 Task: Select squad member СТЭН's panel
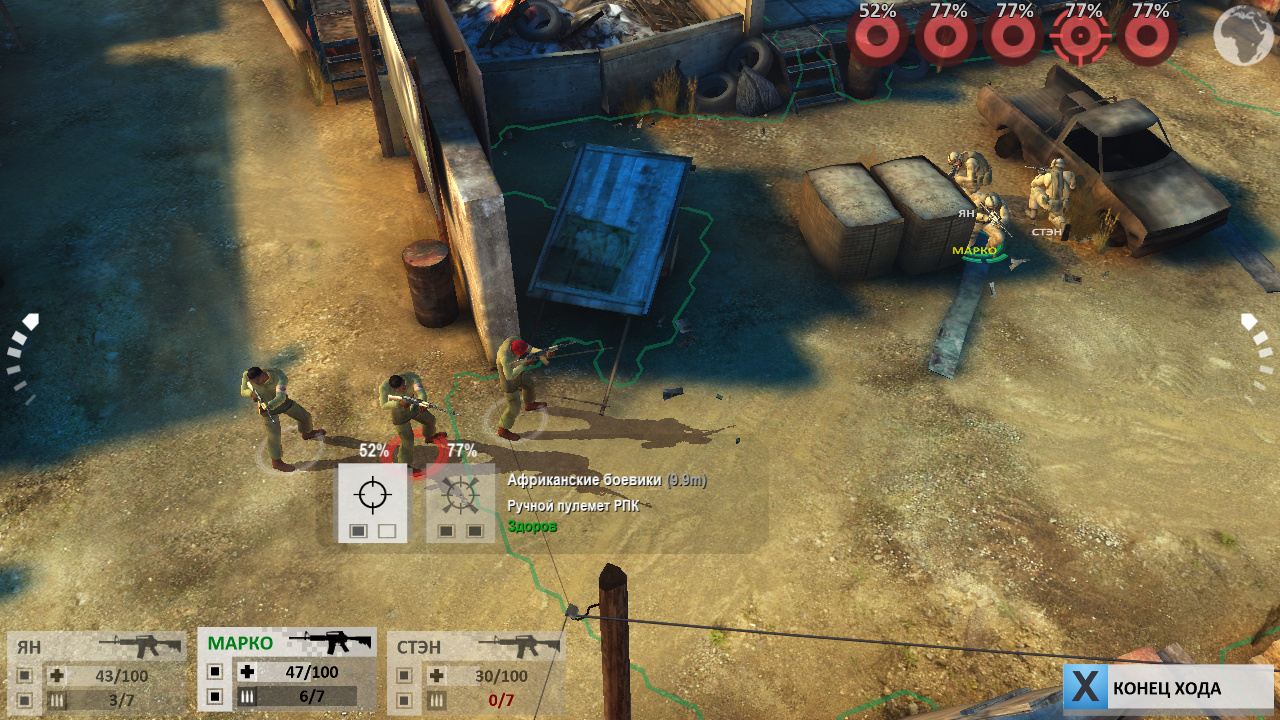tap(475, 672)
